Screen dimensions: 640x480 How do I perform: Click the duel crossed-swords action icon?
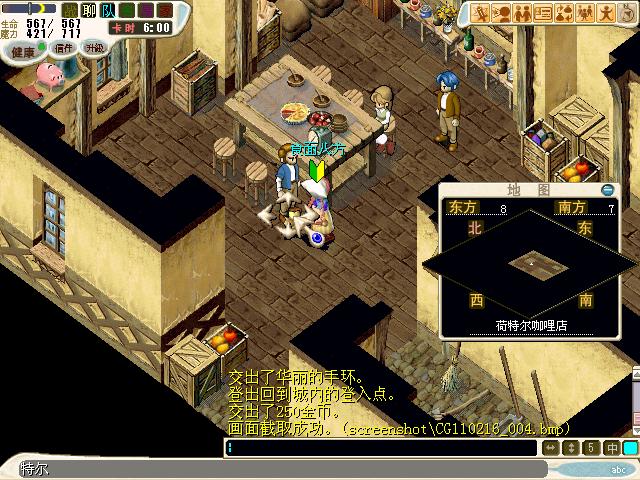point(481,13)
